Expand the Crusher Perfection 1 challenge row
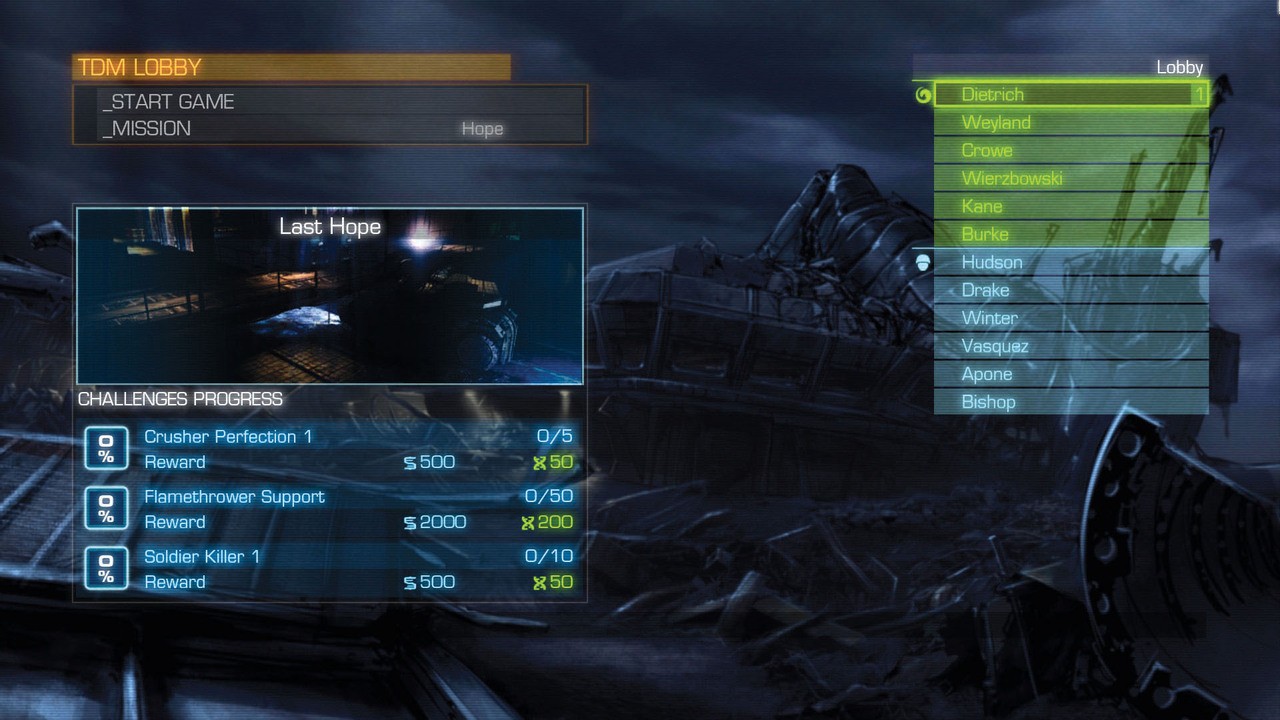The width and height of the screenshot is (1280, 720). click(227, 437)
